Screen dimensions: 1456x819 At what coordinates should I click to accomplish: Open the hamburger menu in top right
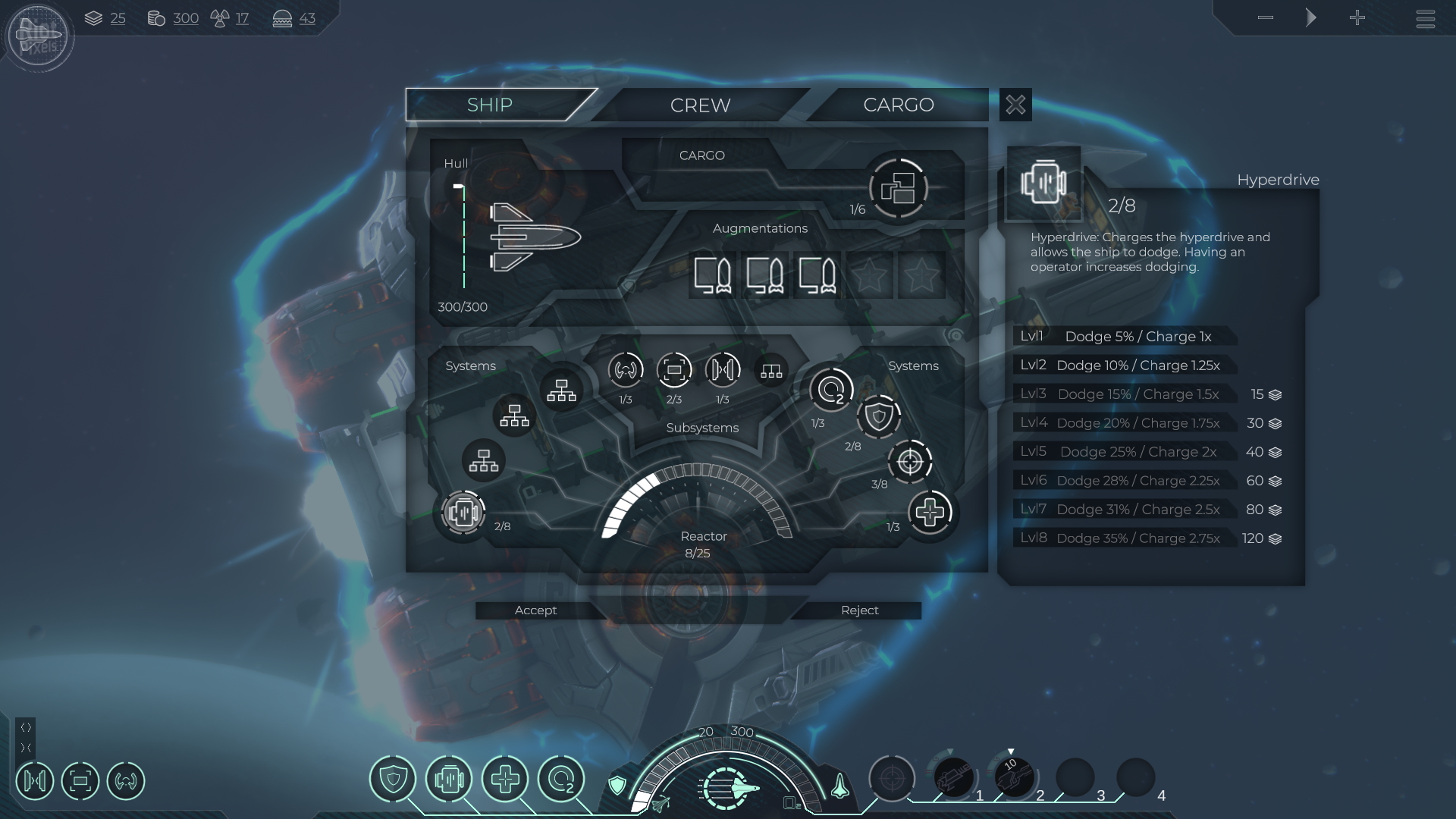click(1425, 18)
